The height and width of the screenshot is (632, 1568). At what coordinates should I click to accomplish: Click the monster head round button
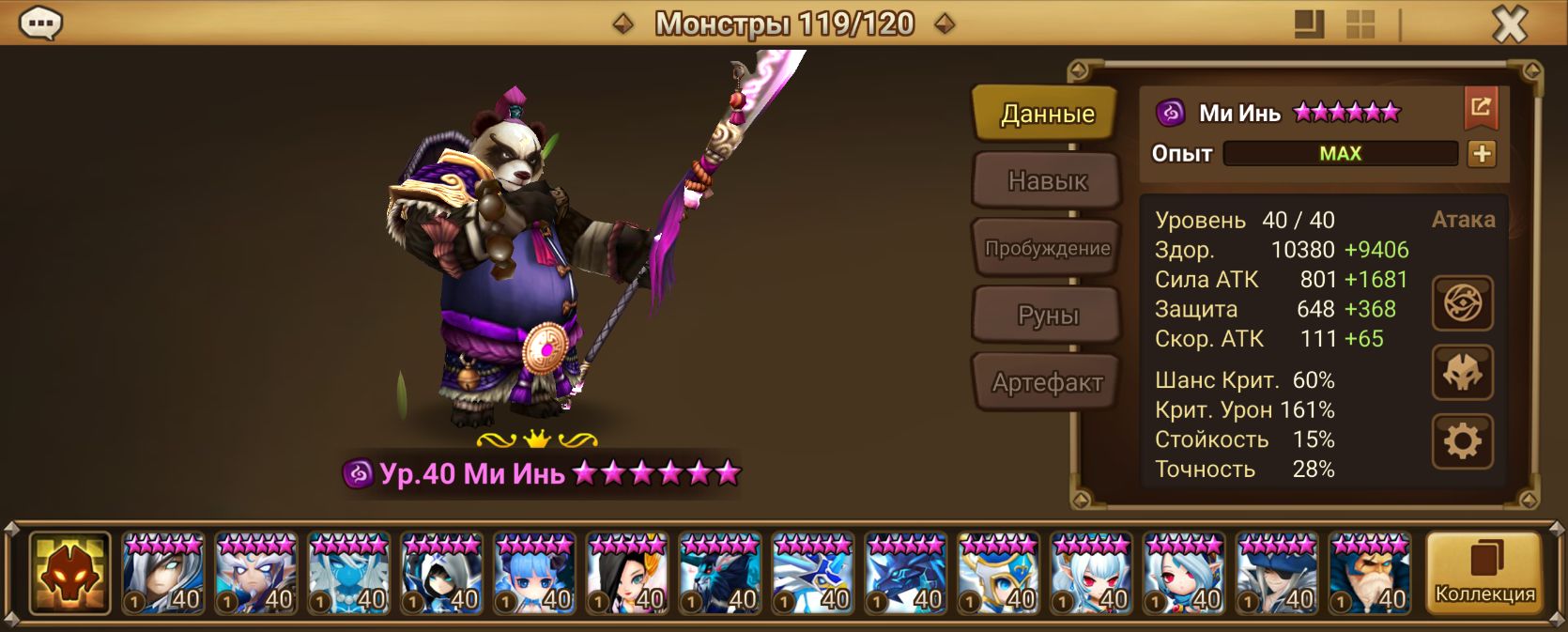(x=1462, y=372)
